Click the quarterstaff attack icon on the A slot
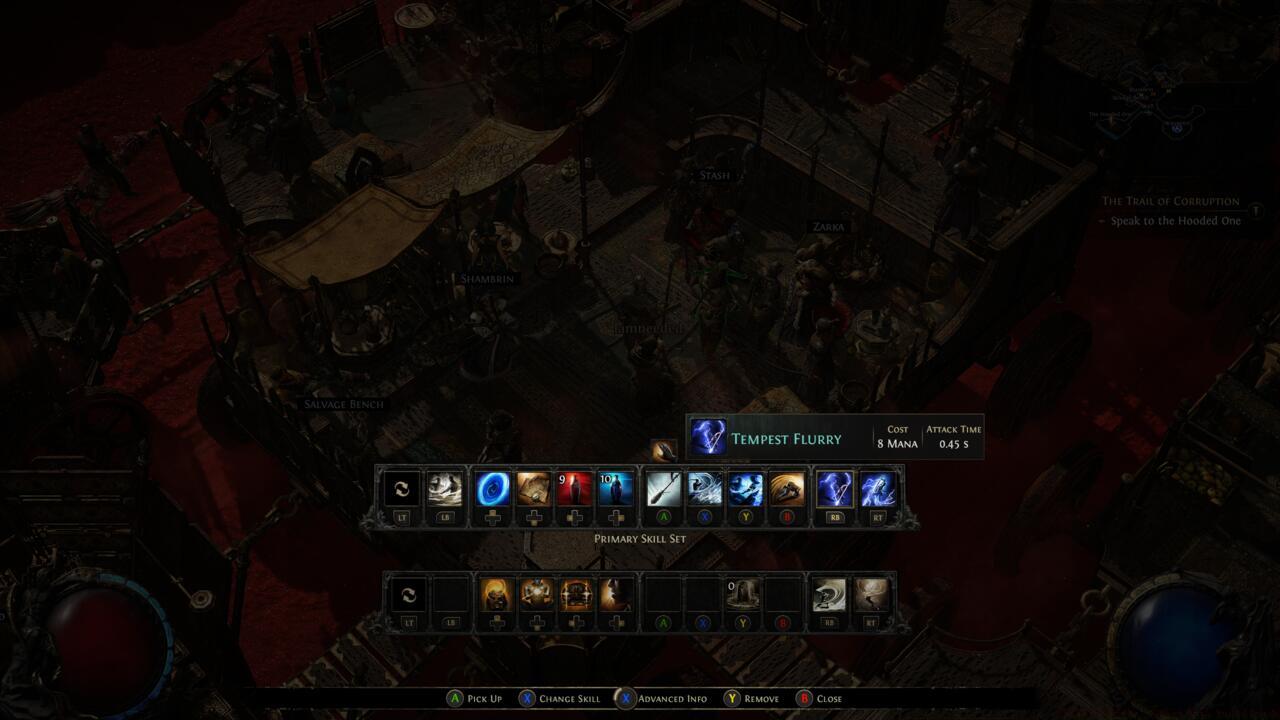 (665, 490)
